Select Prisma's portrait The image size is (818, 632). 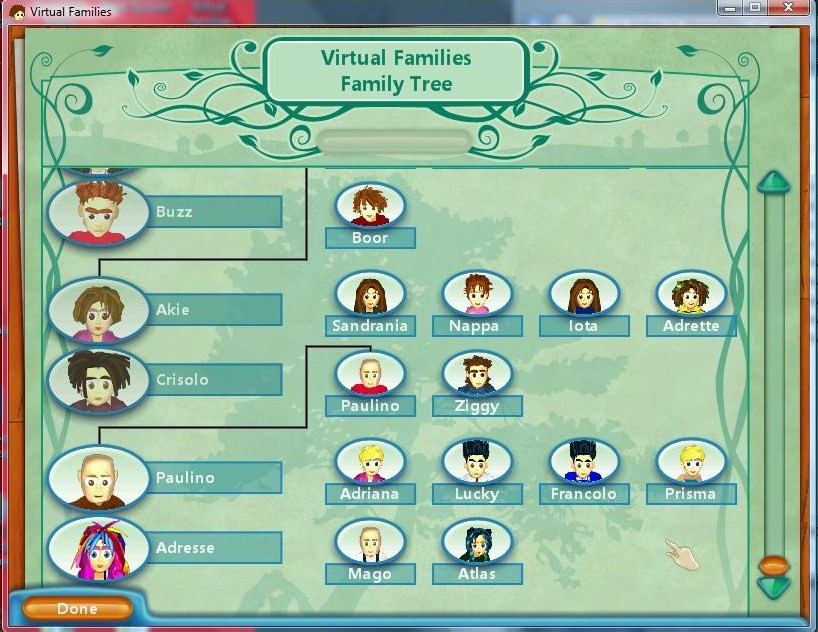pyautogui.click(x=691, y=461)
